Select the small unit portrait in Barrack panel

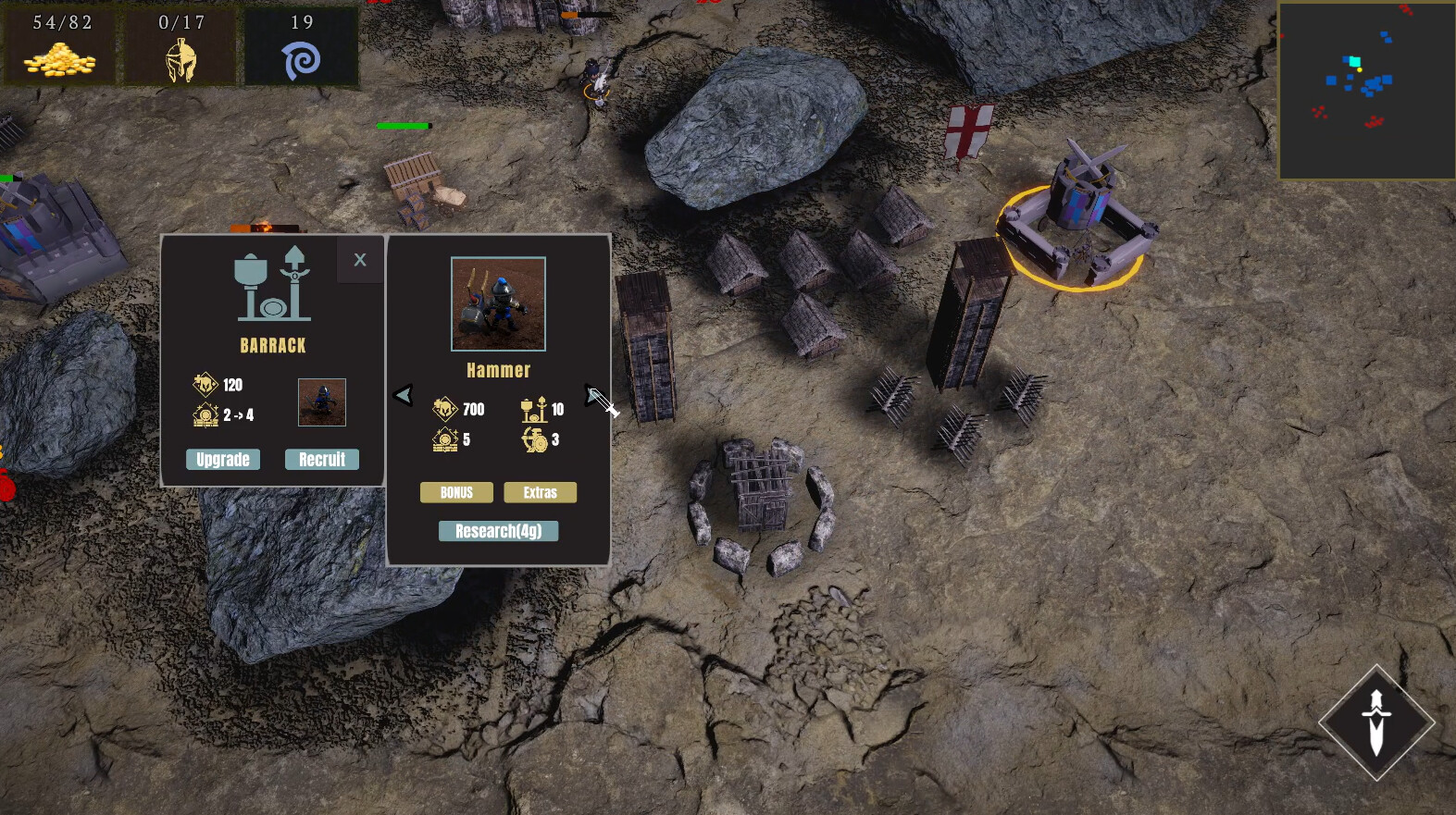coord(322,402)
